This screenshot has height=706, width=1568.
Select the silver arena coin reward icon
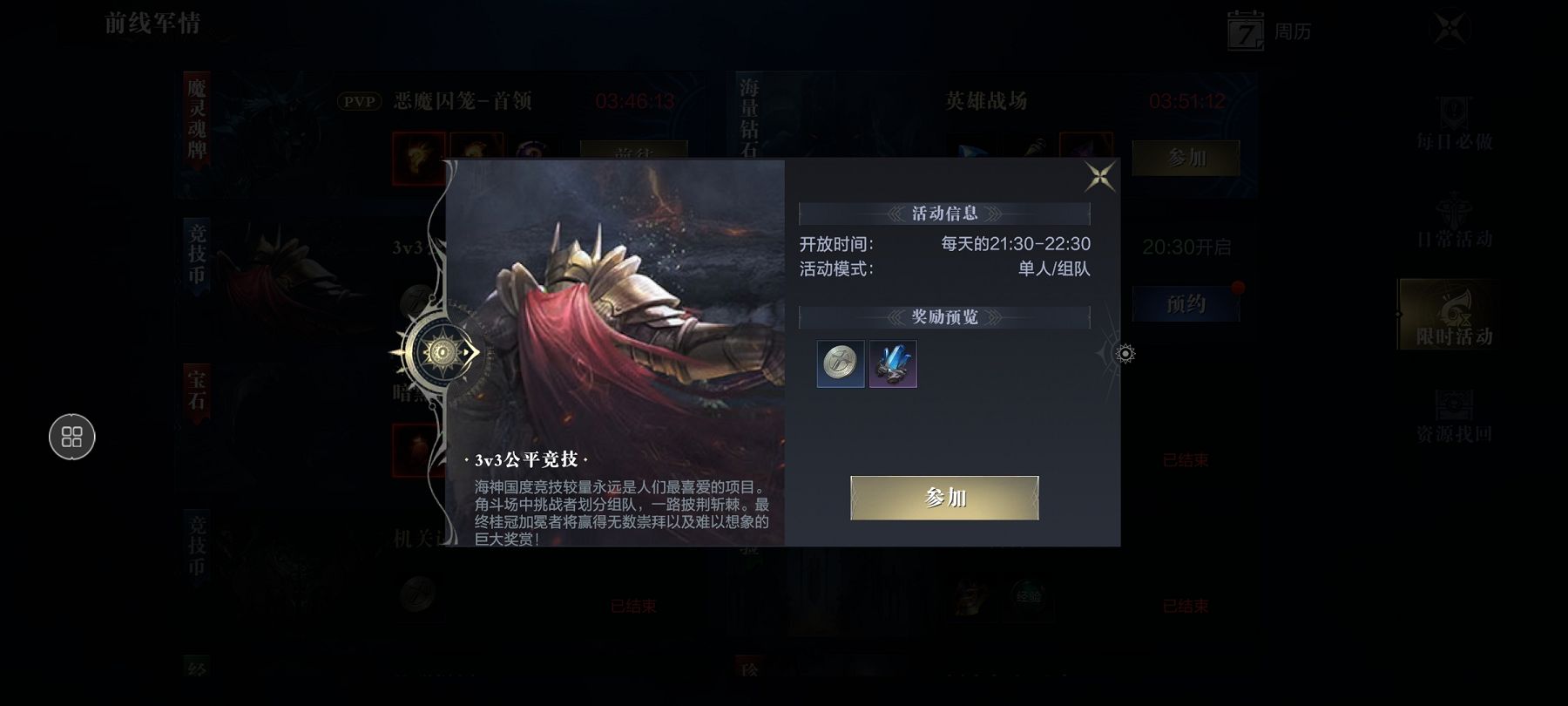(x=841, y=363)
